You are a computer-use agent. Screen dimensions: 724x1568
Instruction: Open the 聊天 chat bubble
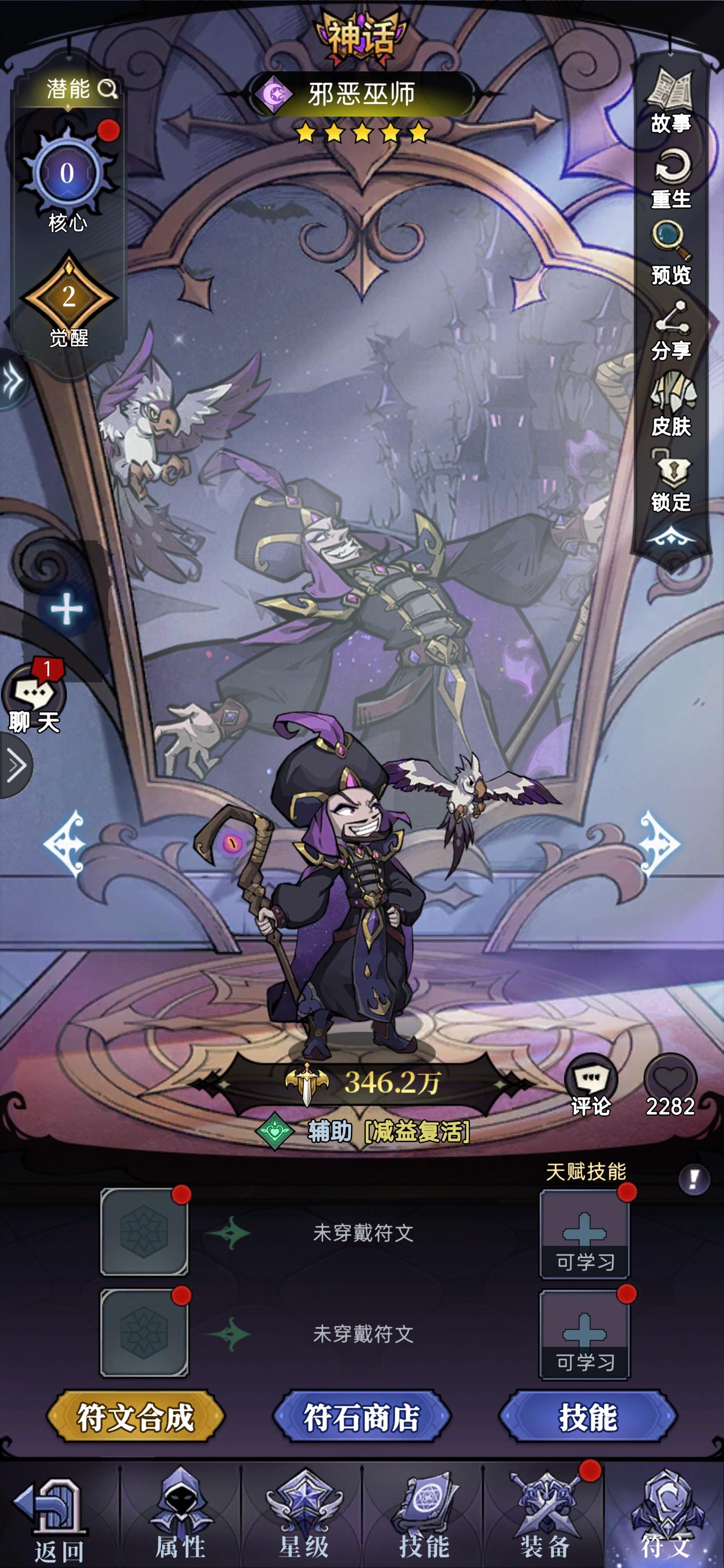point(34,694)
